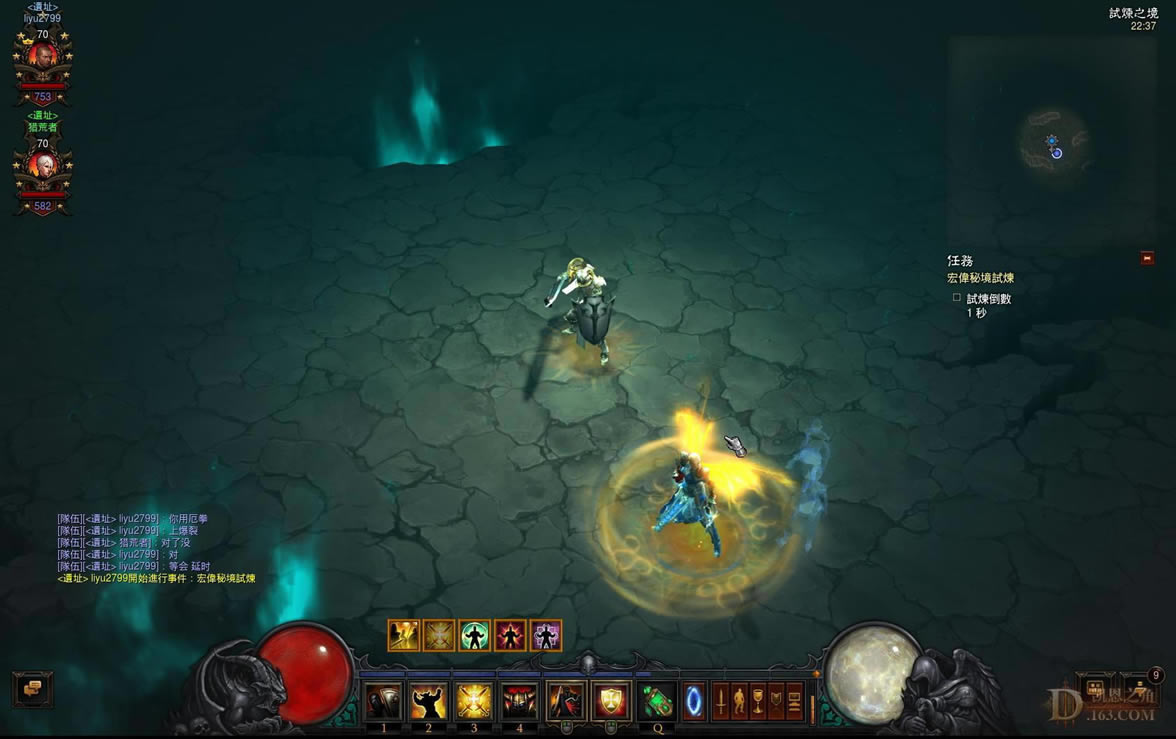Image resolution: width=1176 pixels, height=739 pixels.
Task: Select the right-mouse golden shield skill
Action: pyautogui.click(x=611, y=702)
